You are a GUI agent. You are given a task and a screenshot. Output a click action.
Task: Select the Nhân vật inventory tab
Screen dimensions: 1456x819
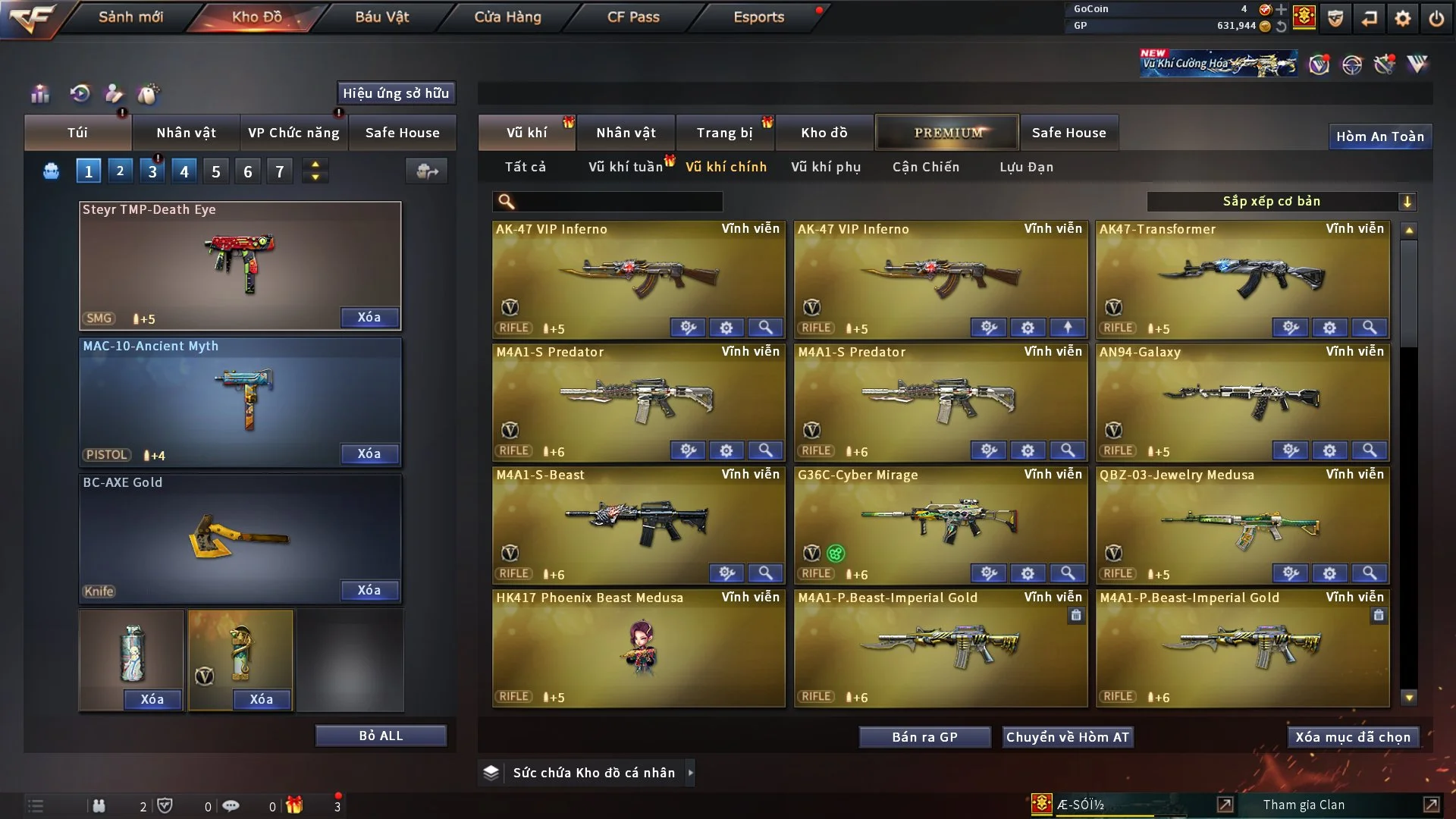[625, 133]
